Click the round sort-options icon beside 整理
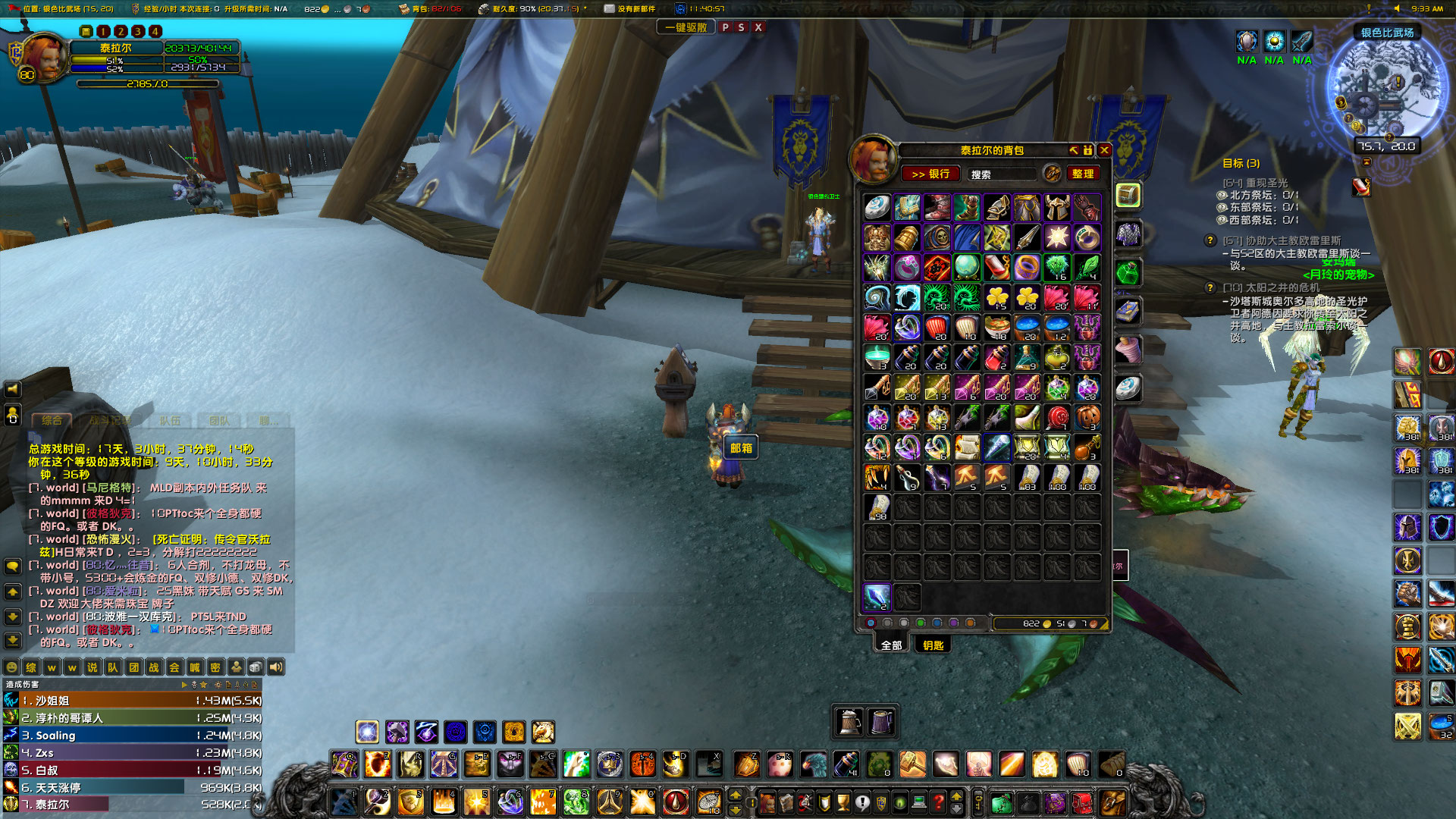This screenshot has width=1456, height=819. point(1052,174)
